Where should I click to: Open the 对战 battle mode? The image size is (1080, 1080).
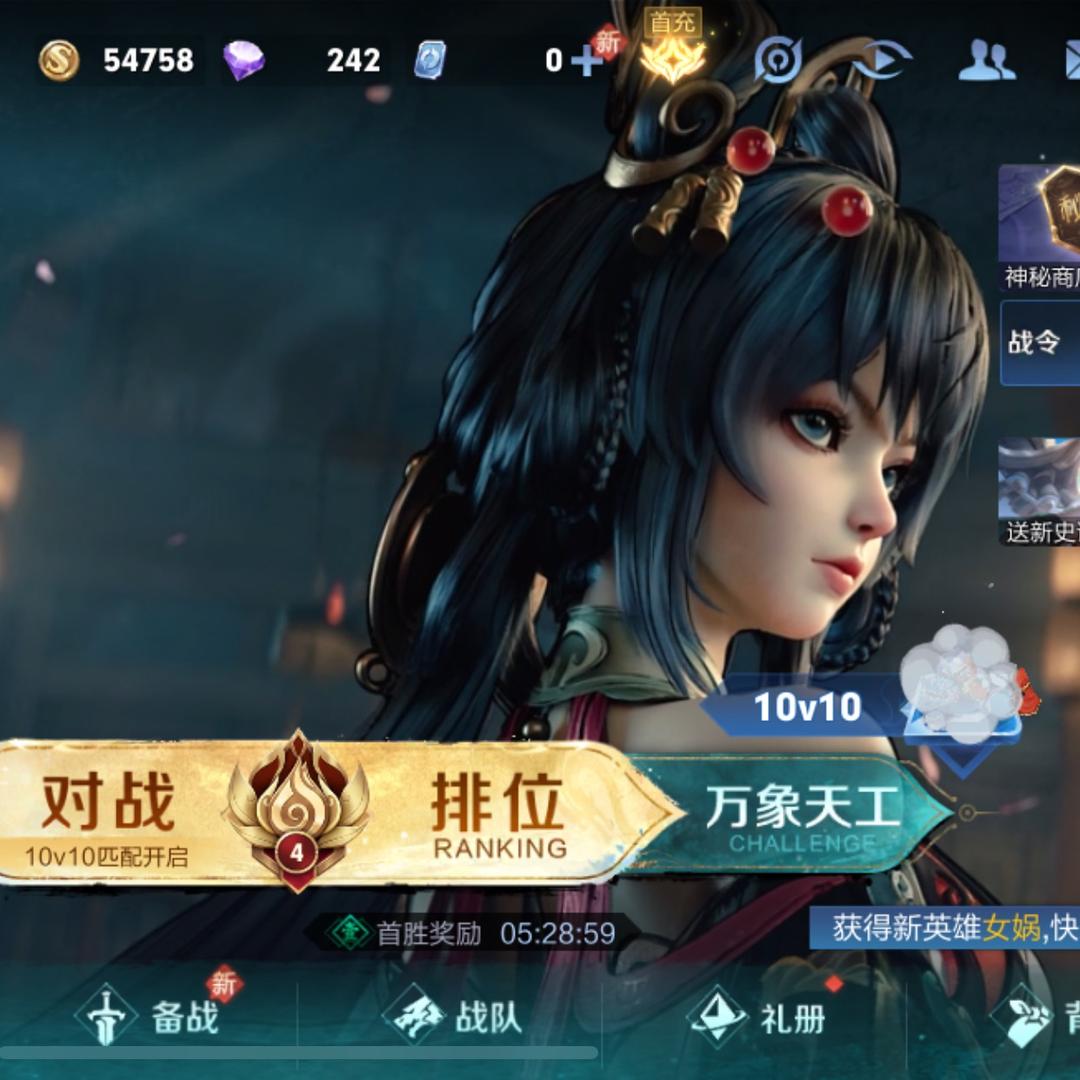108,810
